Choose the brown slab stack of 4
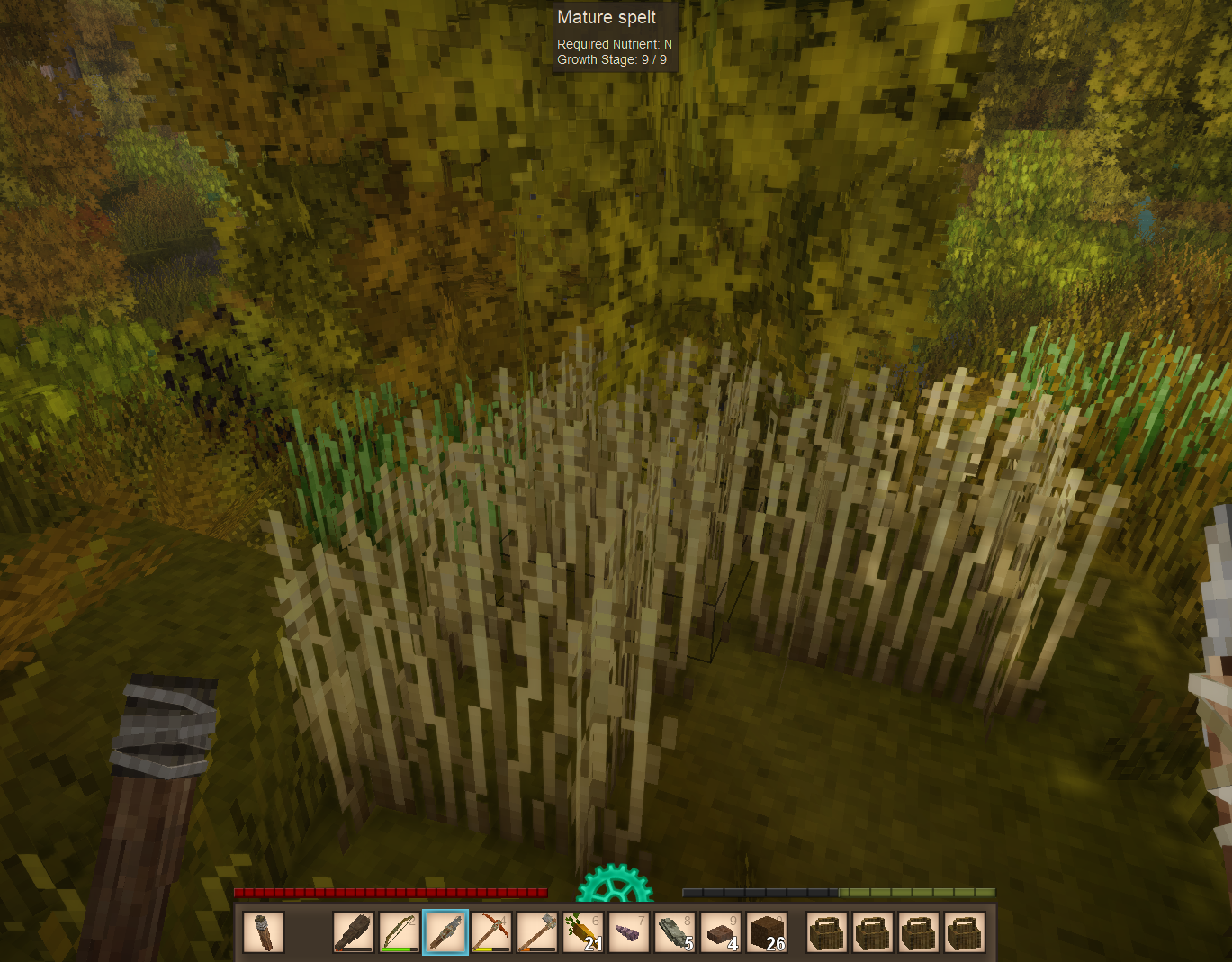The image size is (1232, 962). (721, 931)
